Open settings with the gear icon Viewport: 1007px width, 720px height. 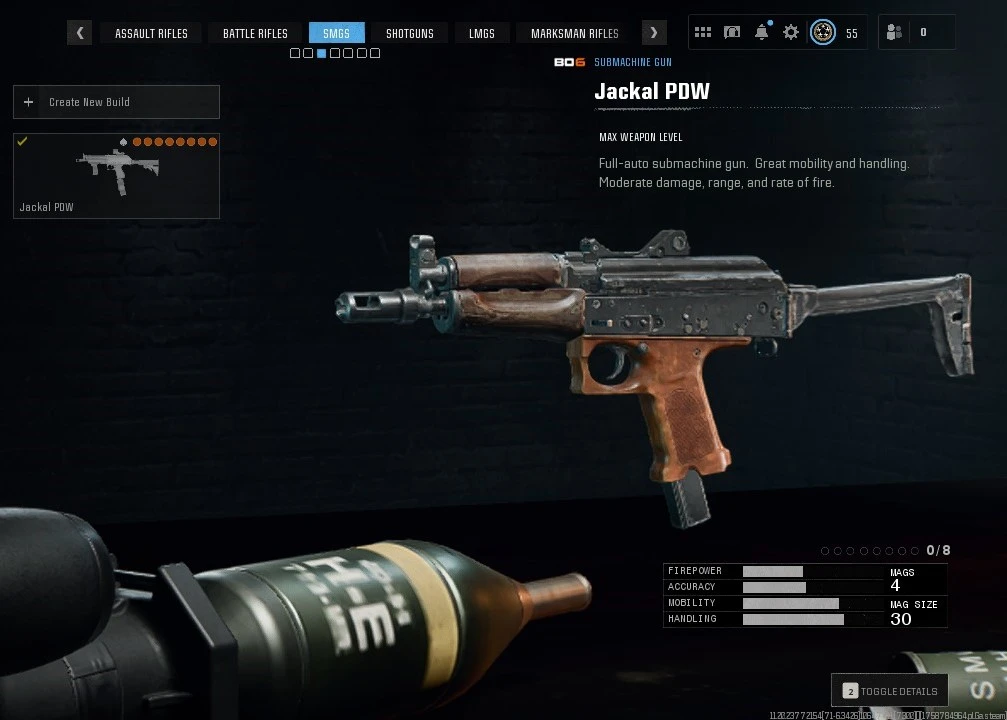[791, 33]
